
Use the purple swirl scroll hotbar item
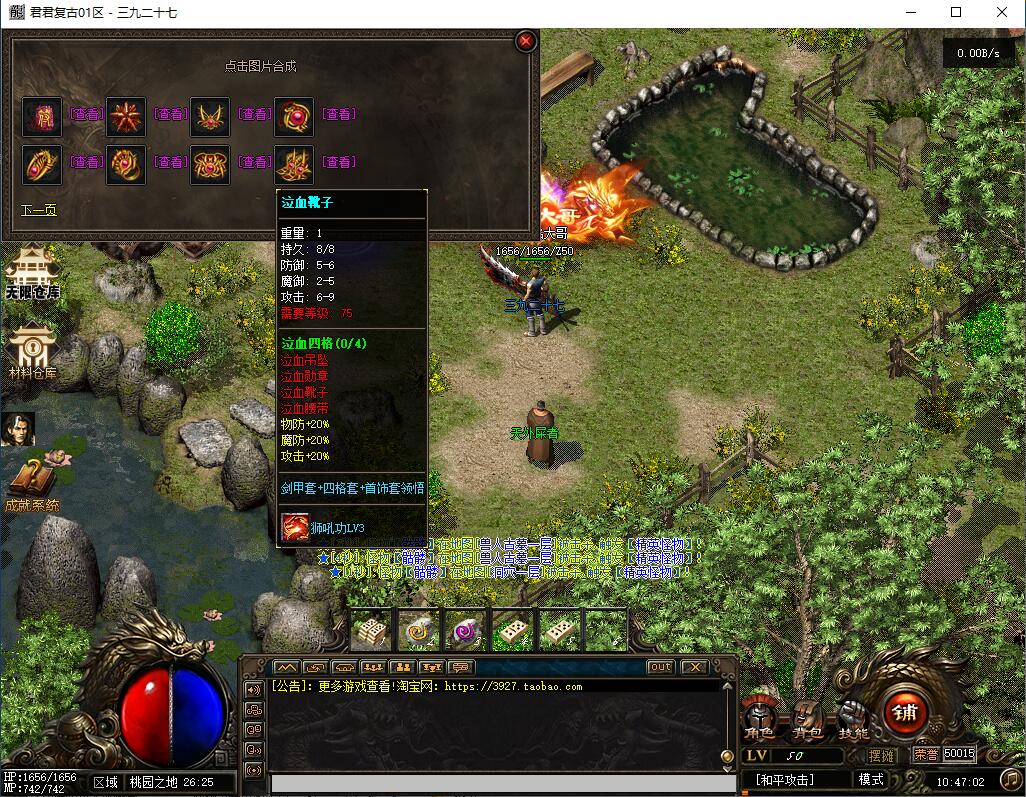[466, 631]
